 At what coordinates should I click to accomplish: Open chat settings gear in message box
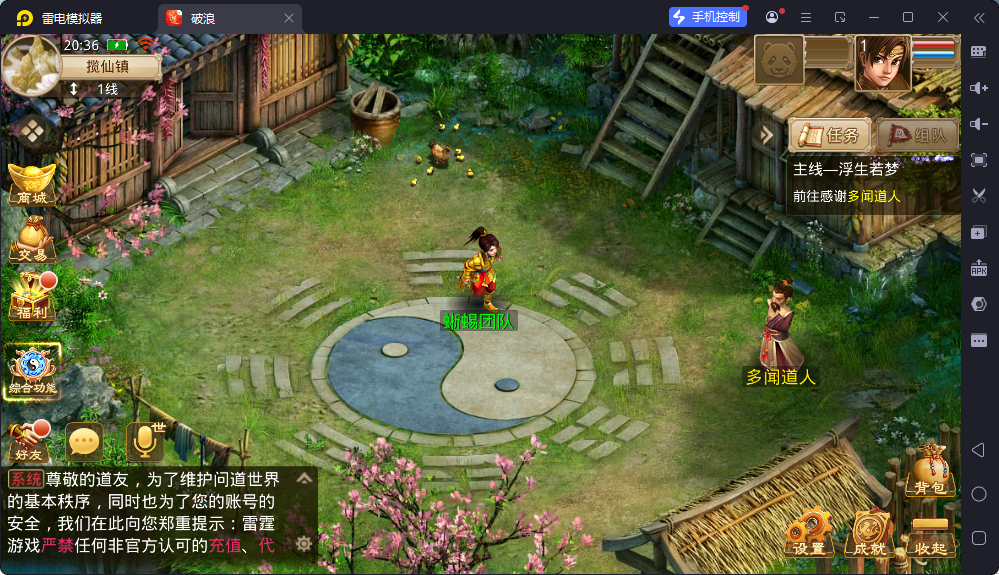click(x=304, y=544)
